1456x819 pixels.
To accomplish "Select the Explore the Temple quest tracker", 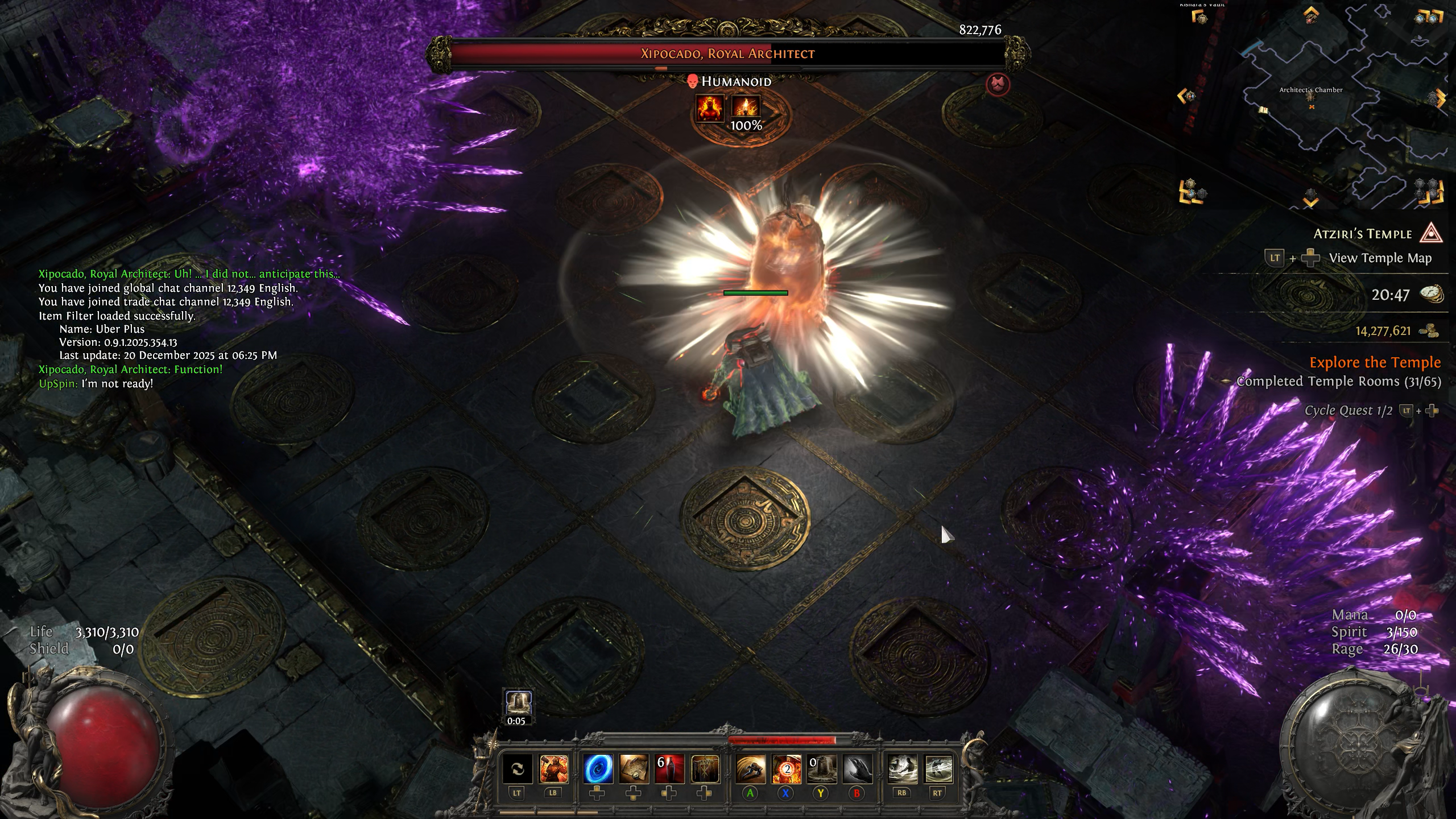I will coord(1375,362).
